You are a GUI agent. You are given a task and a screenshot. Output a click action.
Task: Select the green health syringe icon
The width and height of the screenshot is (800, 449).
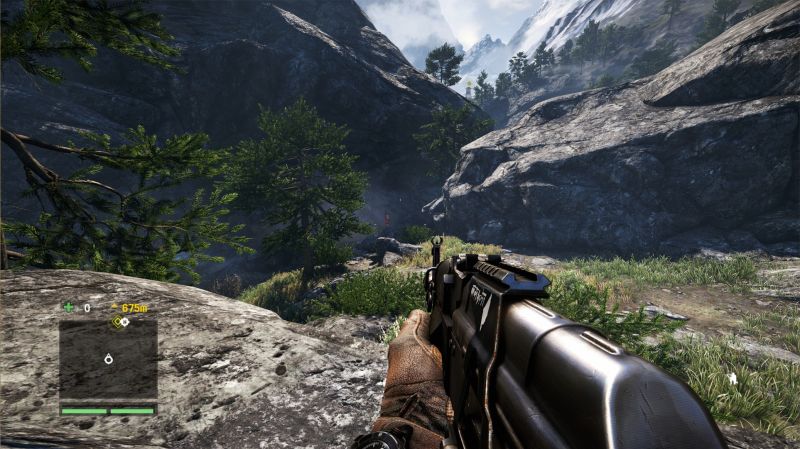(68, 307)
